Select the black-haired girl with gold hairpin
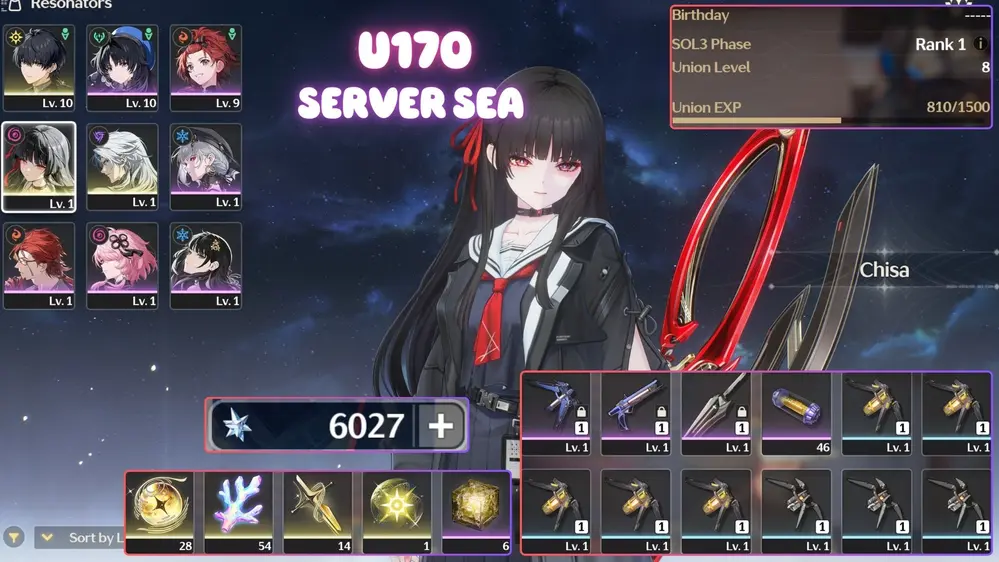Screen dimensions: 999x562 click(x=205, y=265)
